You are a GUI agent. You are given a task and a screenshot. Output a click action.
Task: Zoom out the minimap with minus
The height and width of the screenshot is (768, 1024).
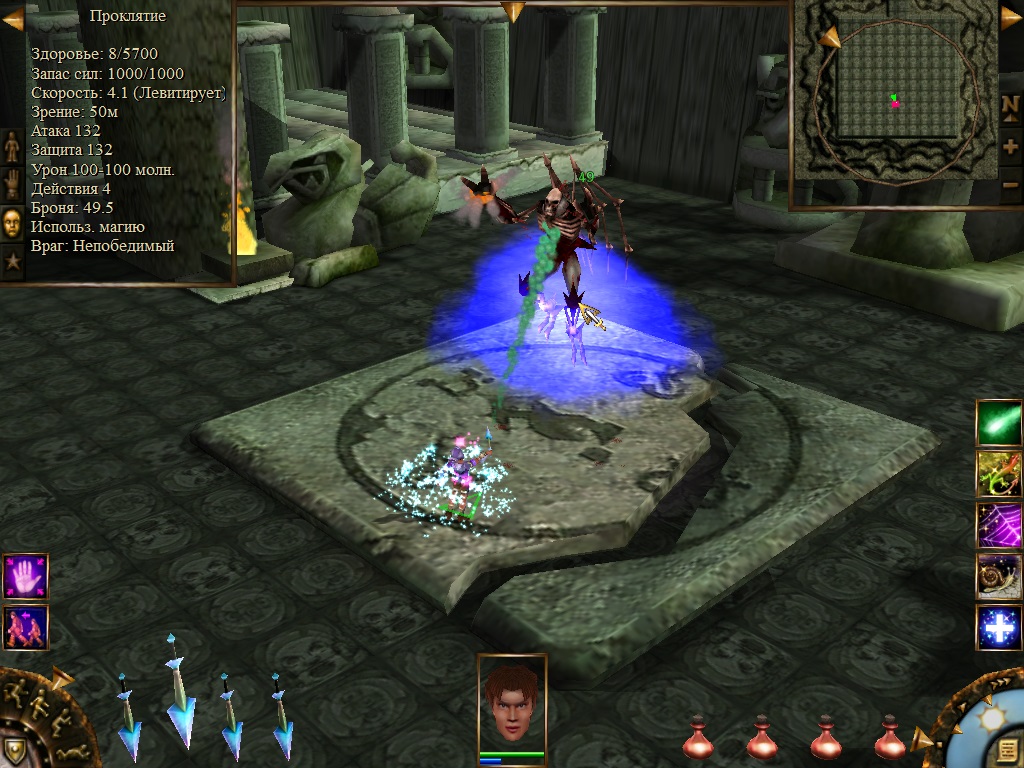click(1010, 185)
